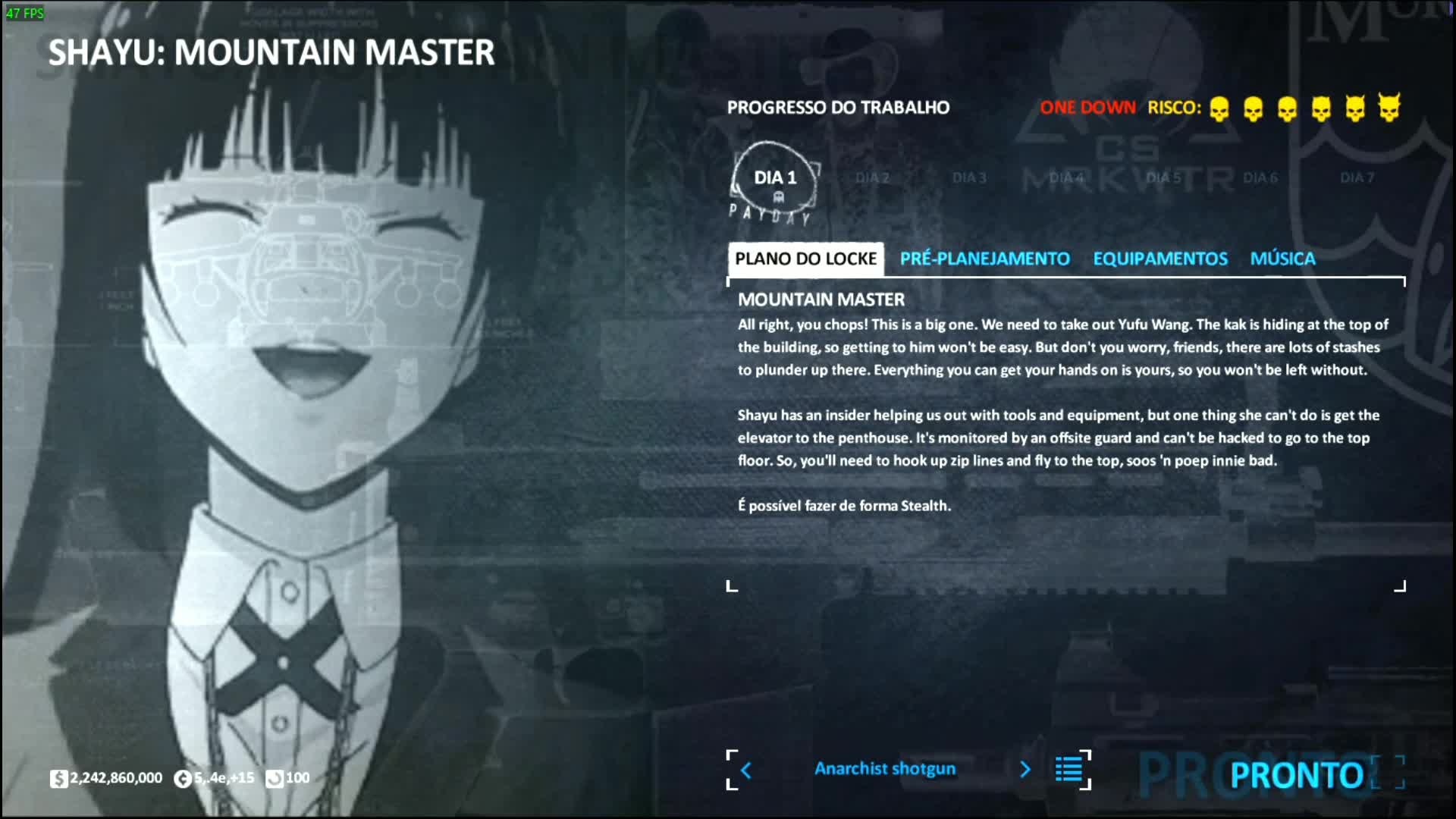Viewport: 1456px width, 819px height.
Task: Switch to the Plano do Locke tab
Action: (805, 259)
